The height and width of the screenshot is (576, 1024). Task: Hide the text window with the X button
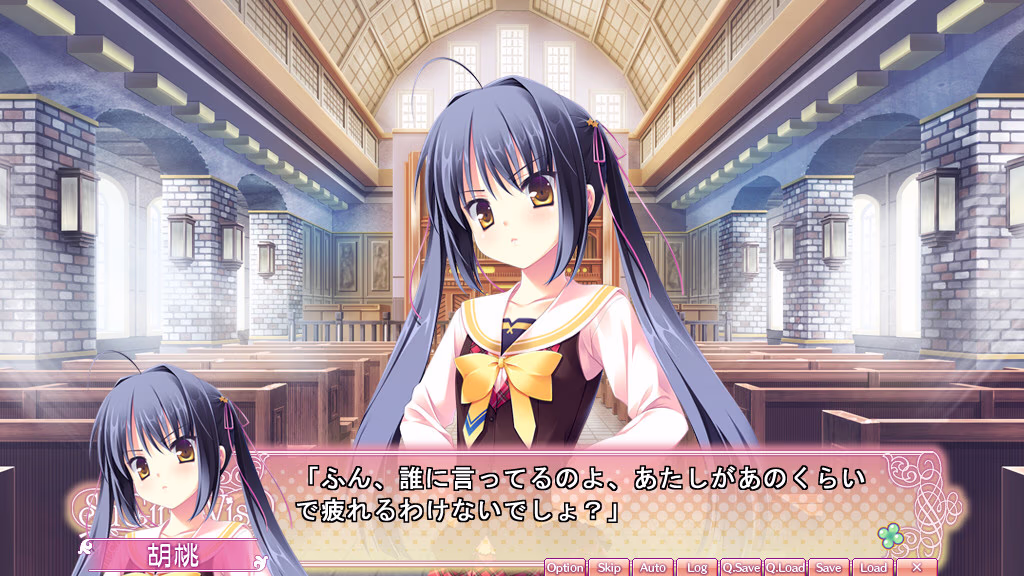pos(917,567)
